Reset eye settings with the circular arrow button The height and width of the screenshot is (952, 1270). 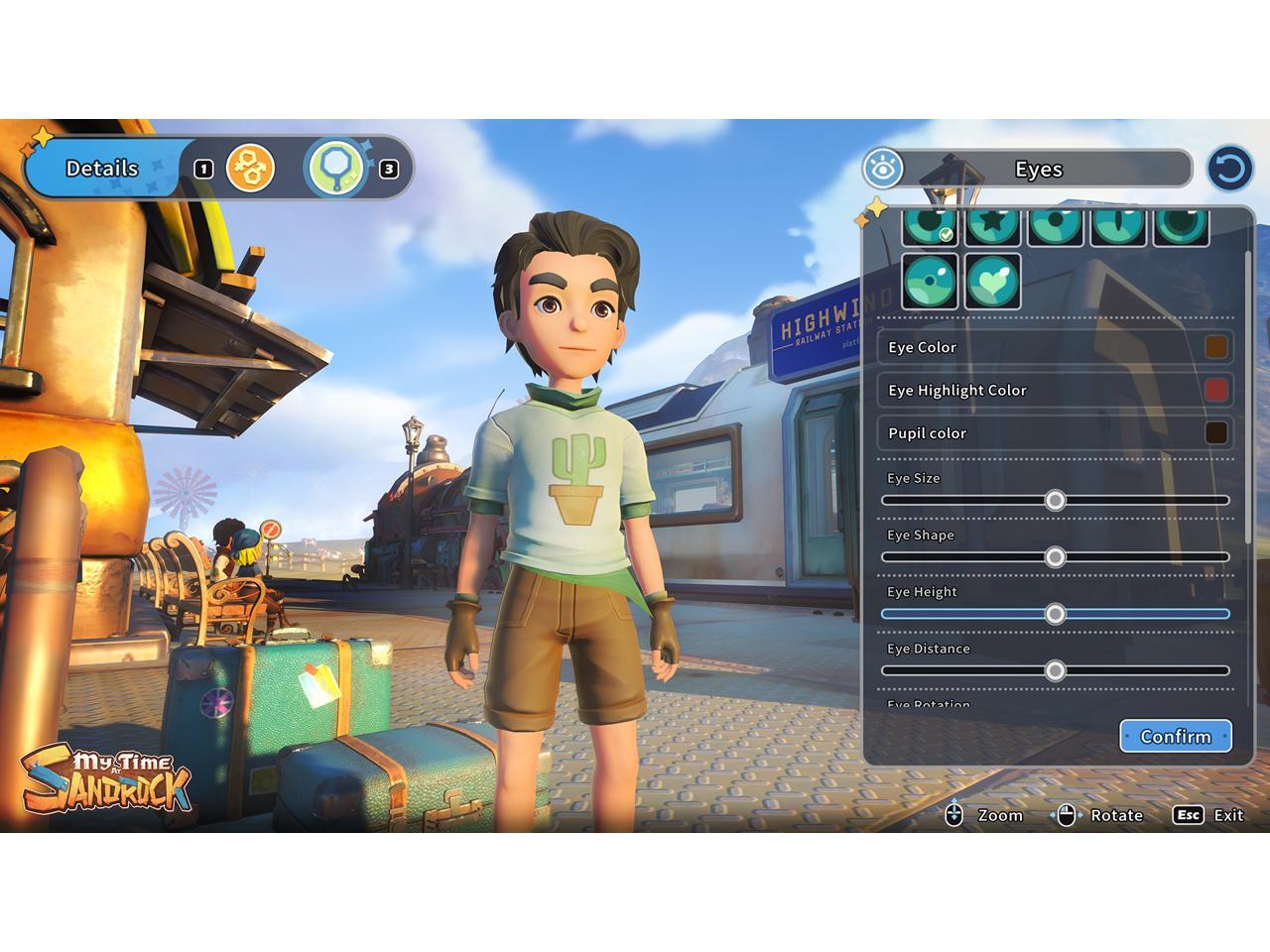coord(1229,169)
